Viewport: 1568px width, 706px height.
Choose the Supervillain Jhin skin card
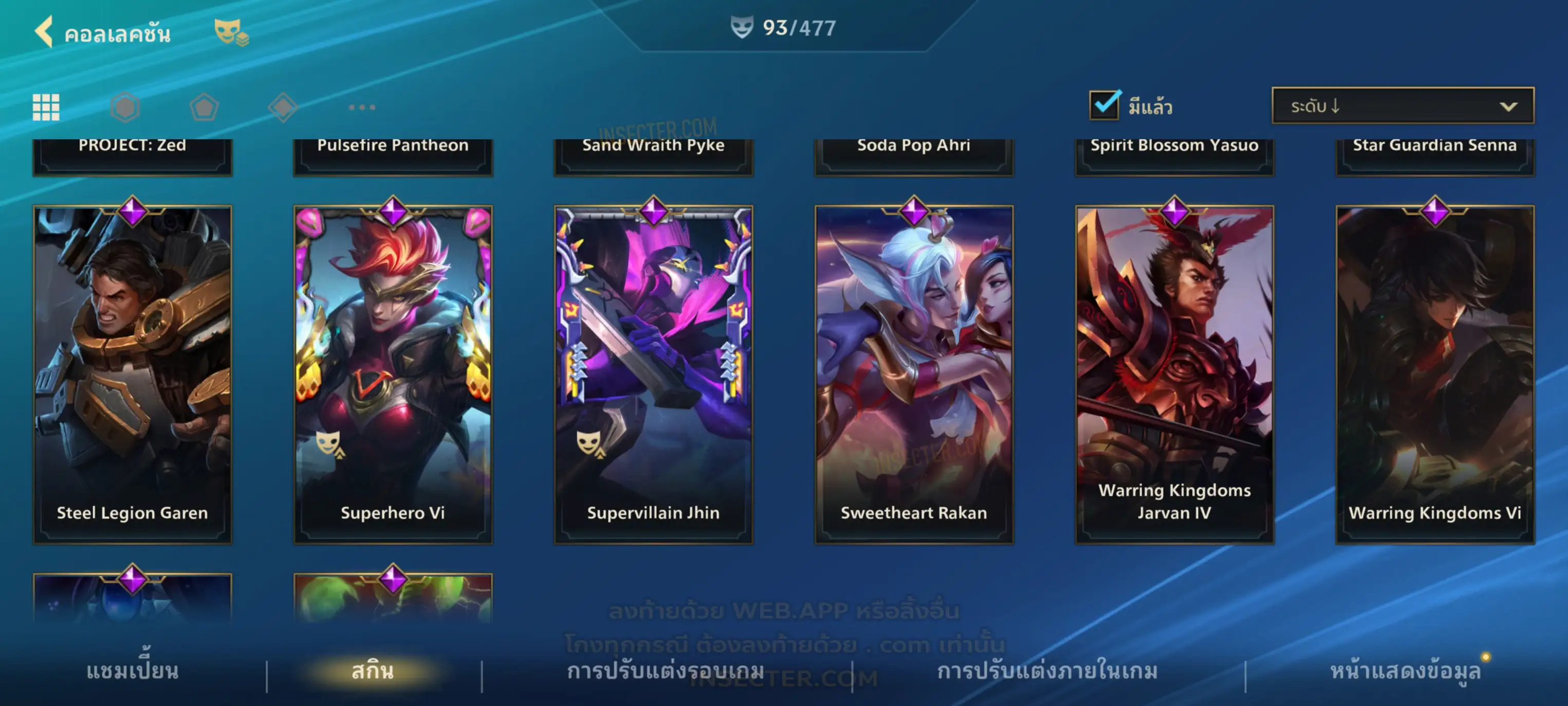pos(653,374)
